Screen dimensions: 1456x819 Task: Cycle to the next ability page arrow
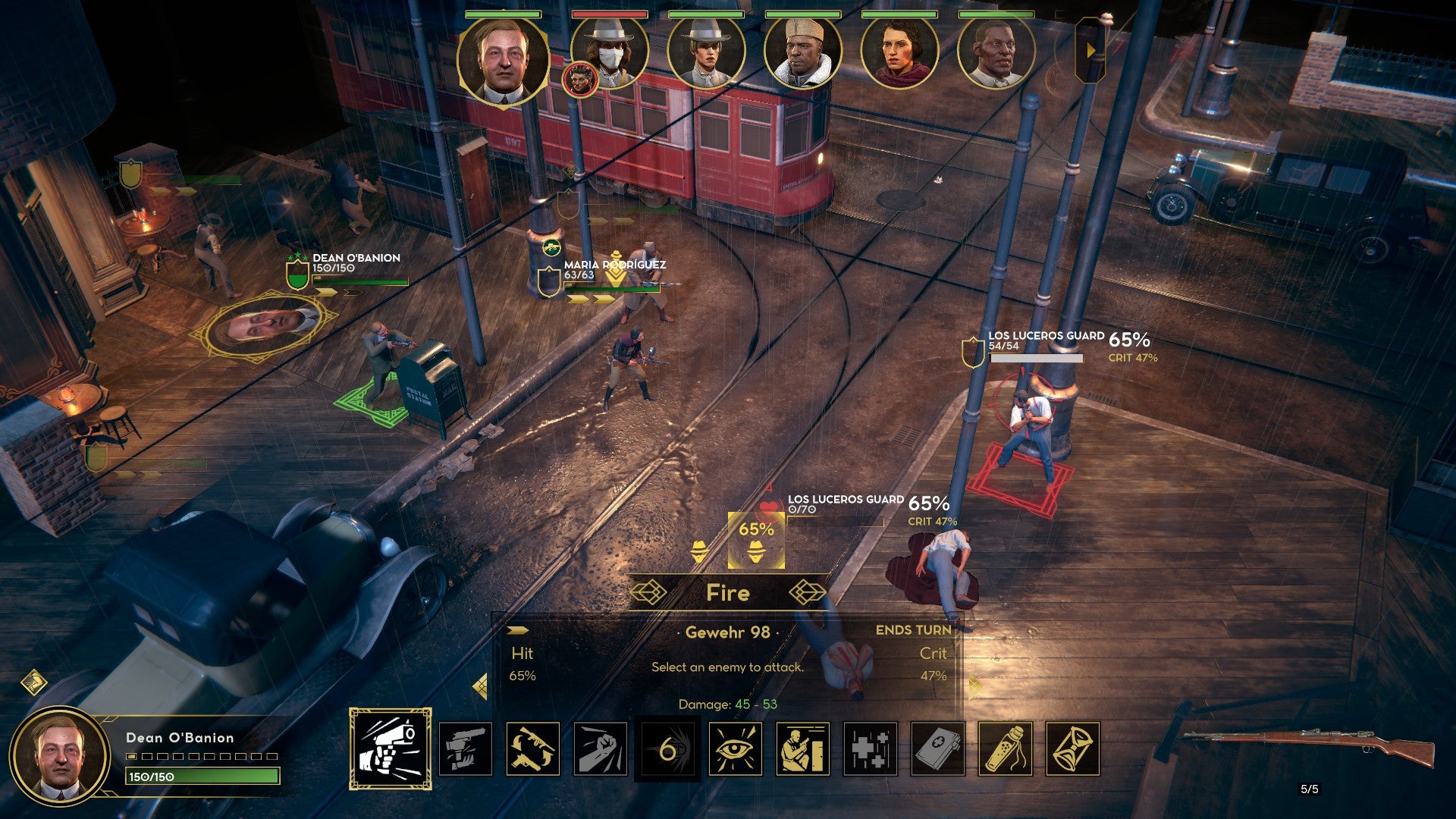point(974,686)
